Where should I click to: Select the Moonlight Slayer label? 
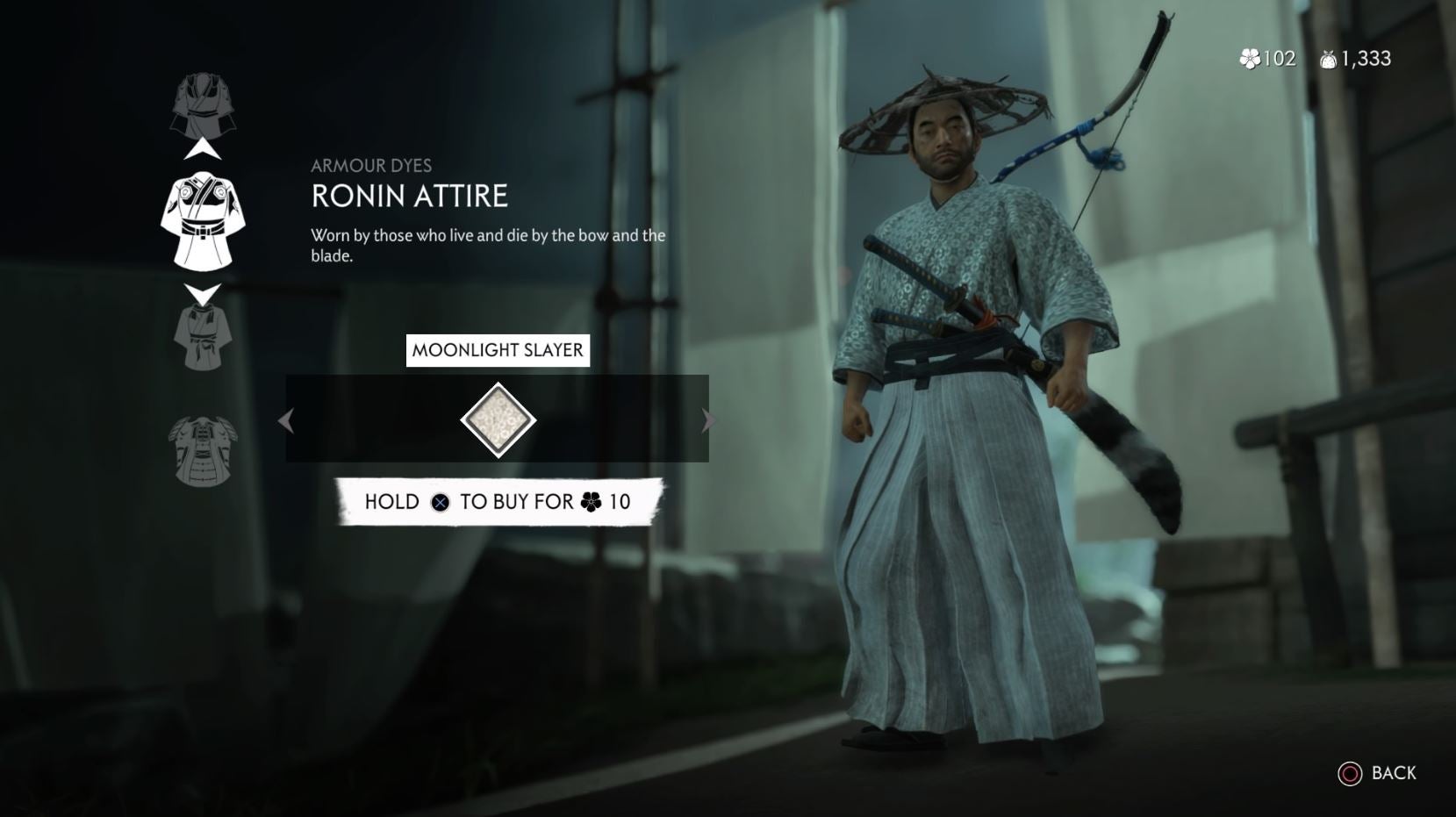[498, 349]
